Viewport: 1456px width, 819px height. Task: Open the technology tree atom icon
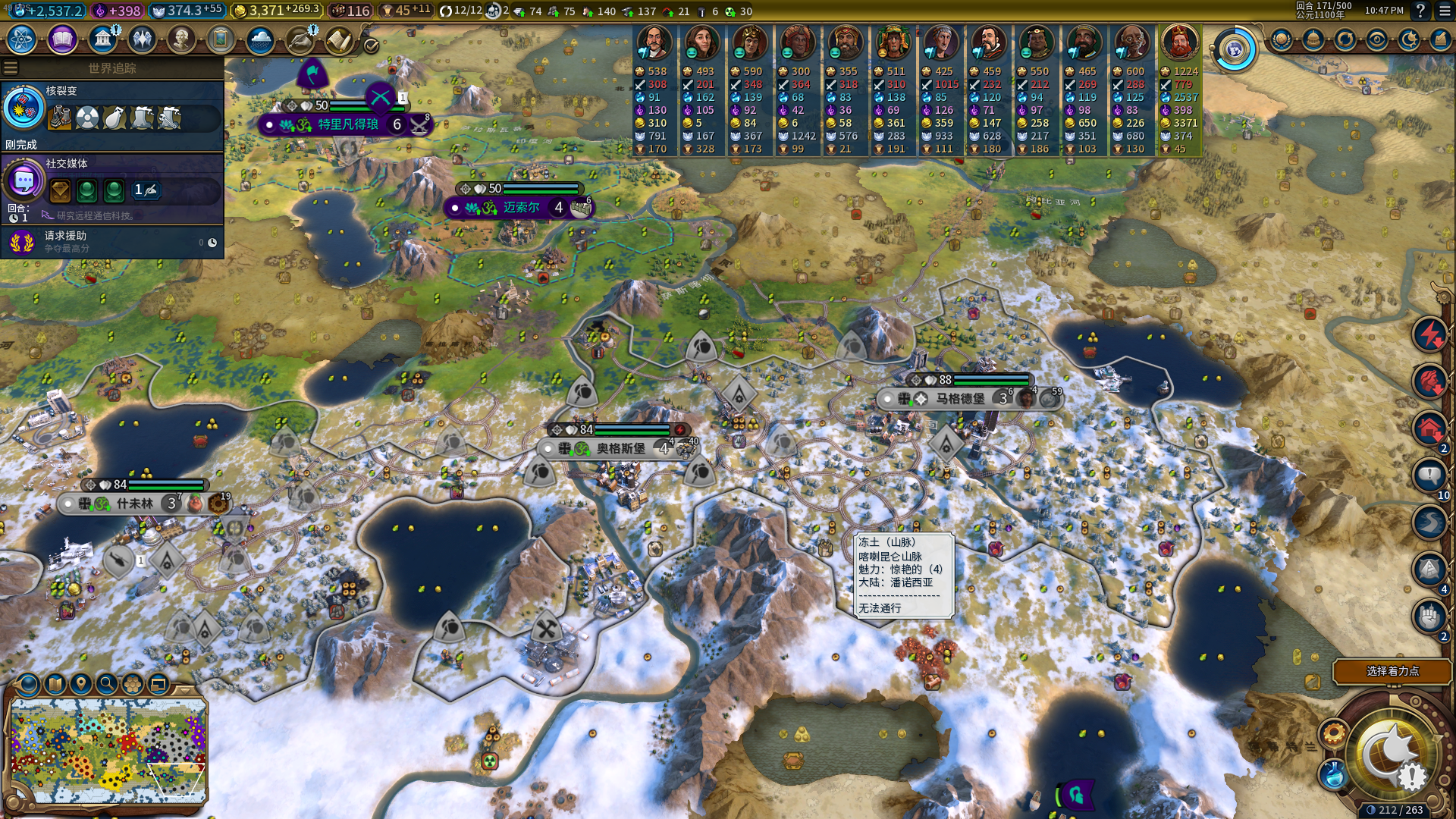(x=22, y=39)
